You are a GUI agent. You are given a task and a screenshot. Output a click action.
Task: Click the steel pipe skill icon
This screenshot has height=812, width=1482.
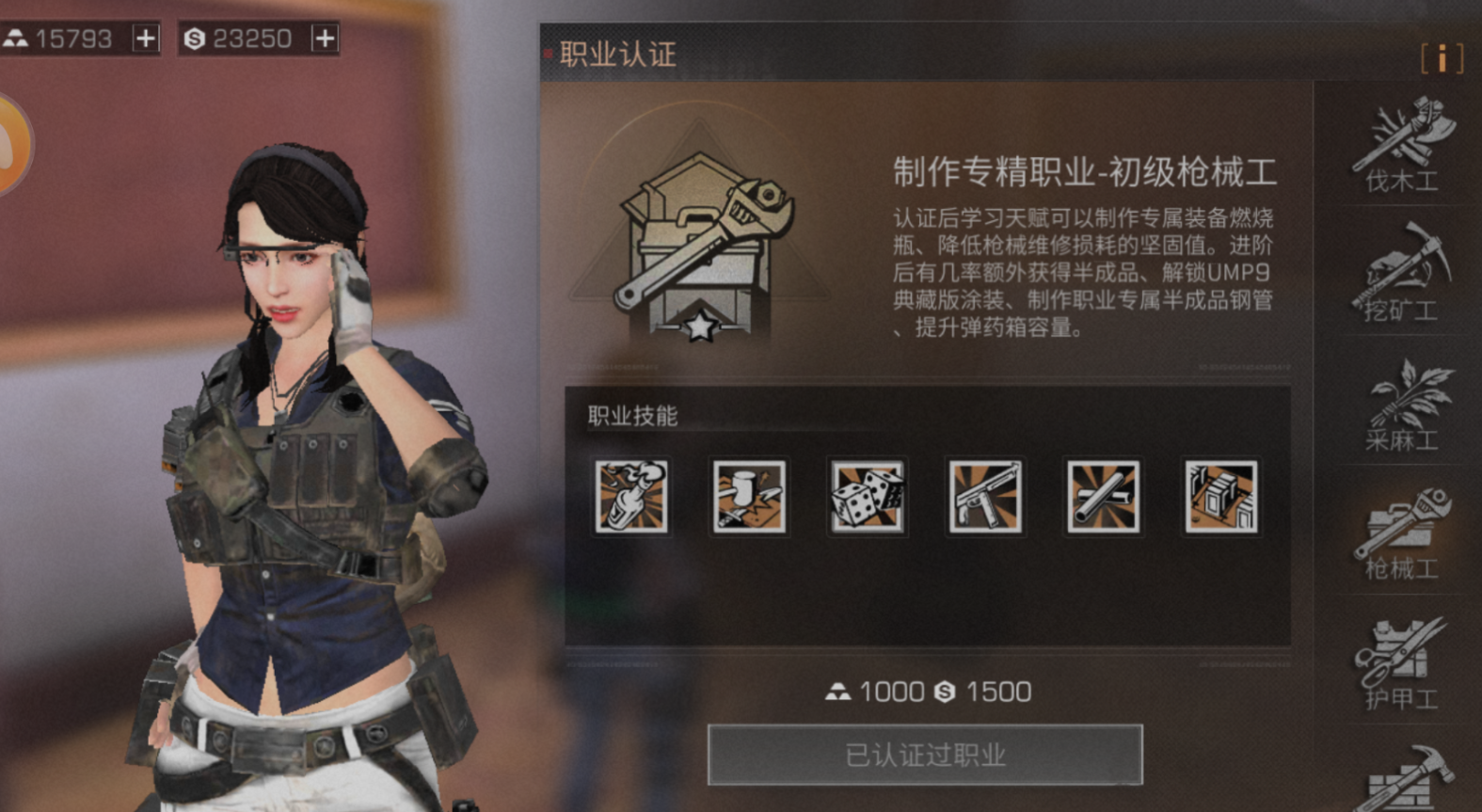click(x=1102, y=497)
